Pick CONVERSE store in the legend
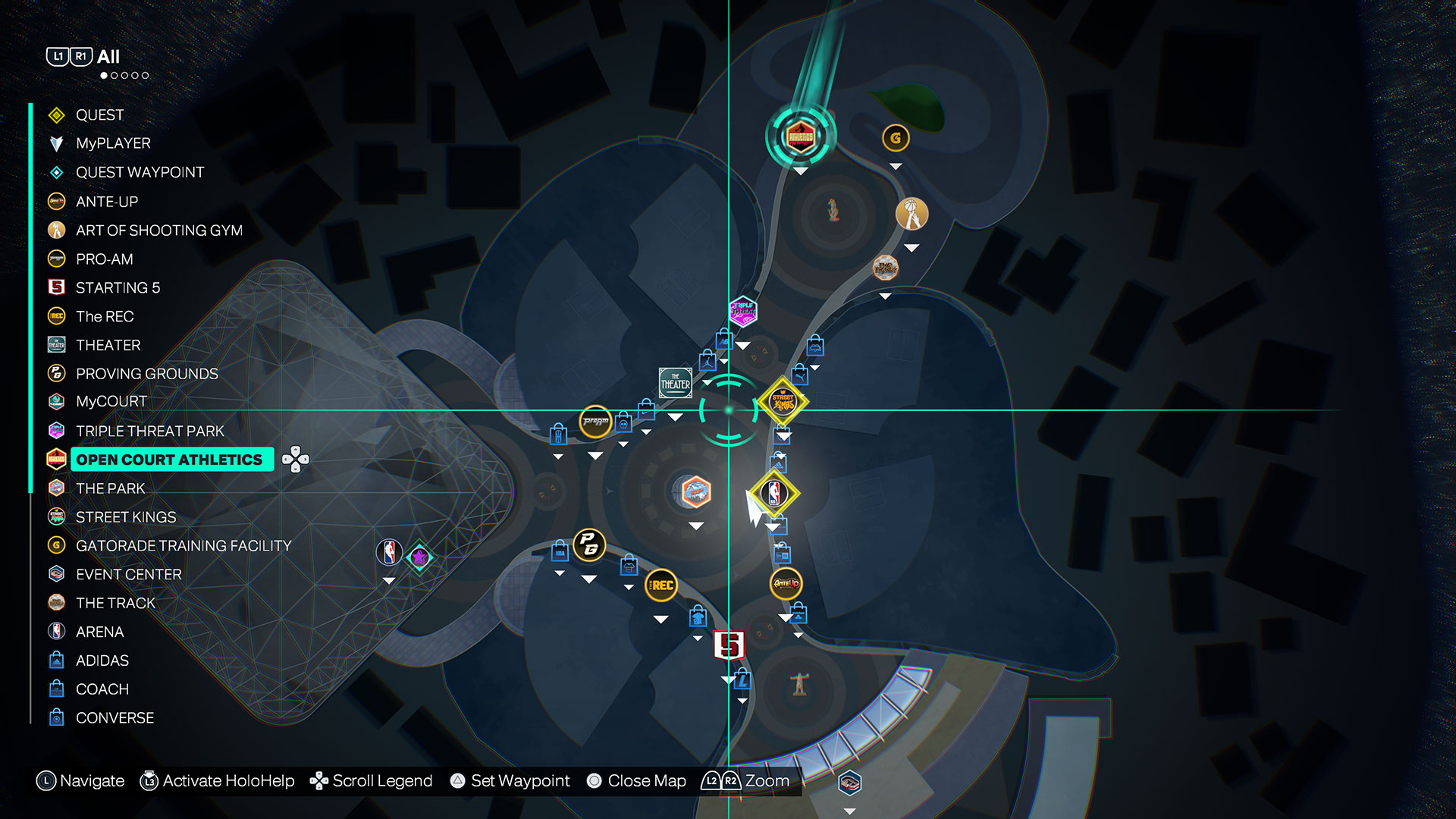 [x=115, y=718]
